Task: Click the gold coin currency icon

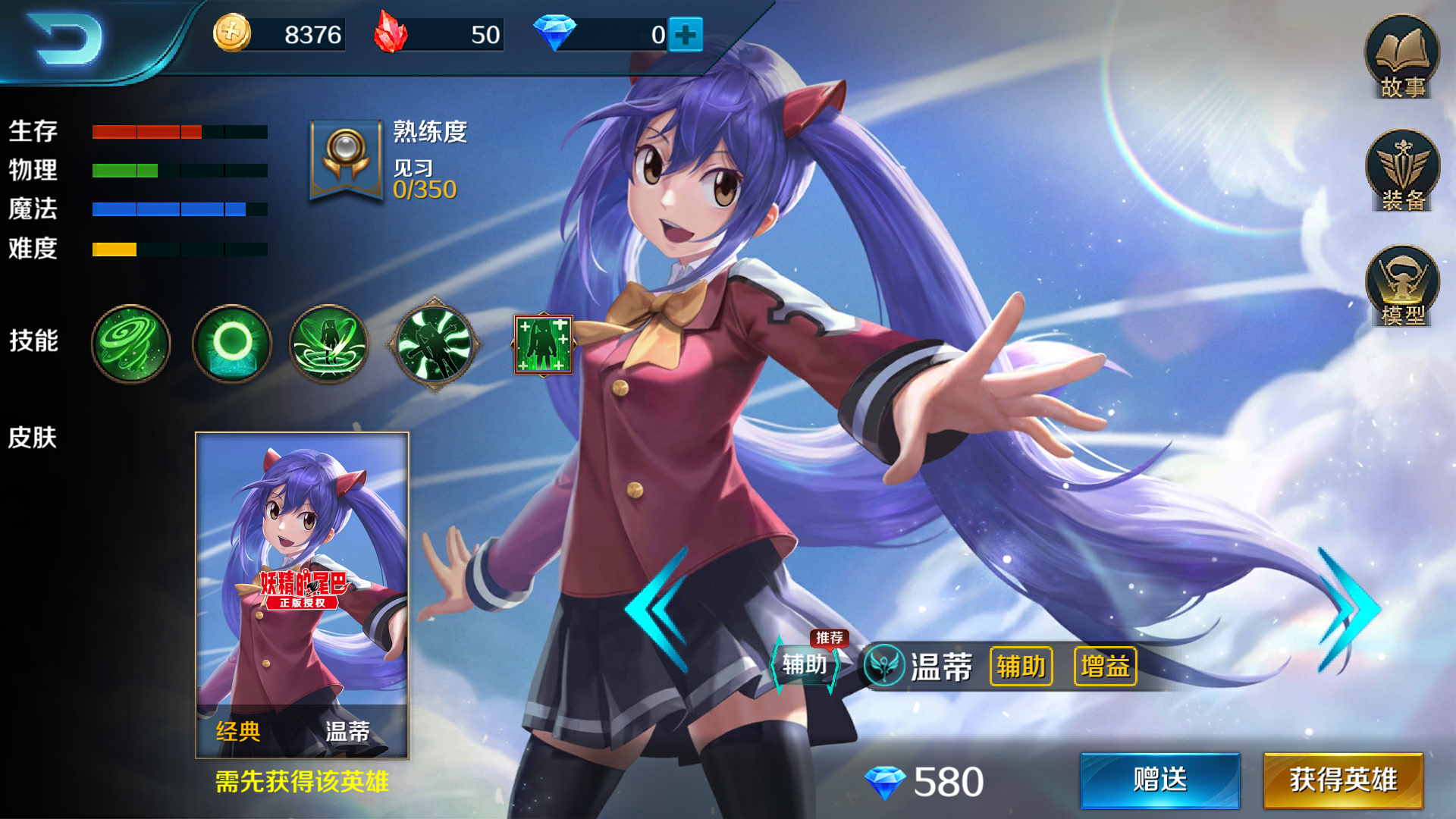Action: (x=231, y=33)
